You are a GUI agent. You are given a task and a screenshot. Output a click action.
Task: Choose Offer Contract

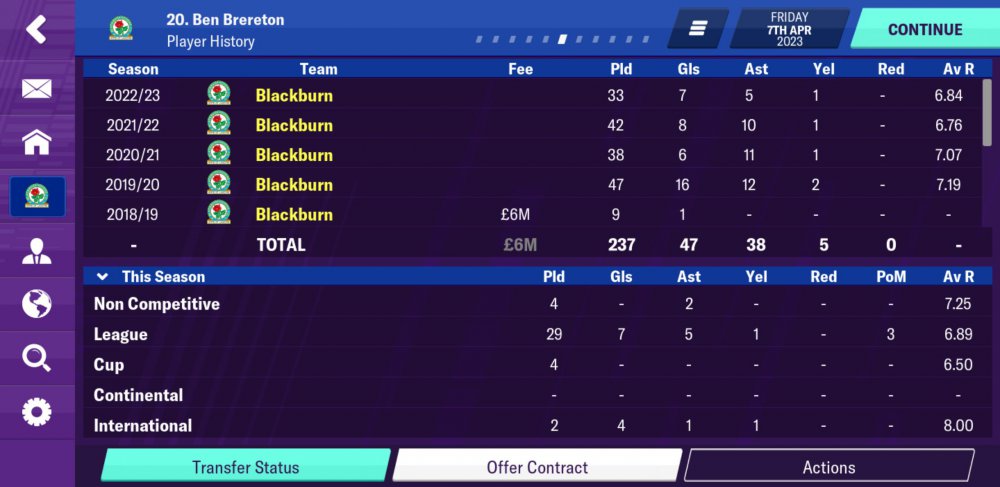point(537,467)
